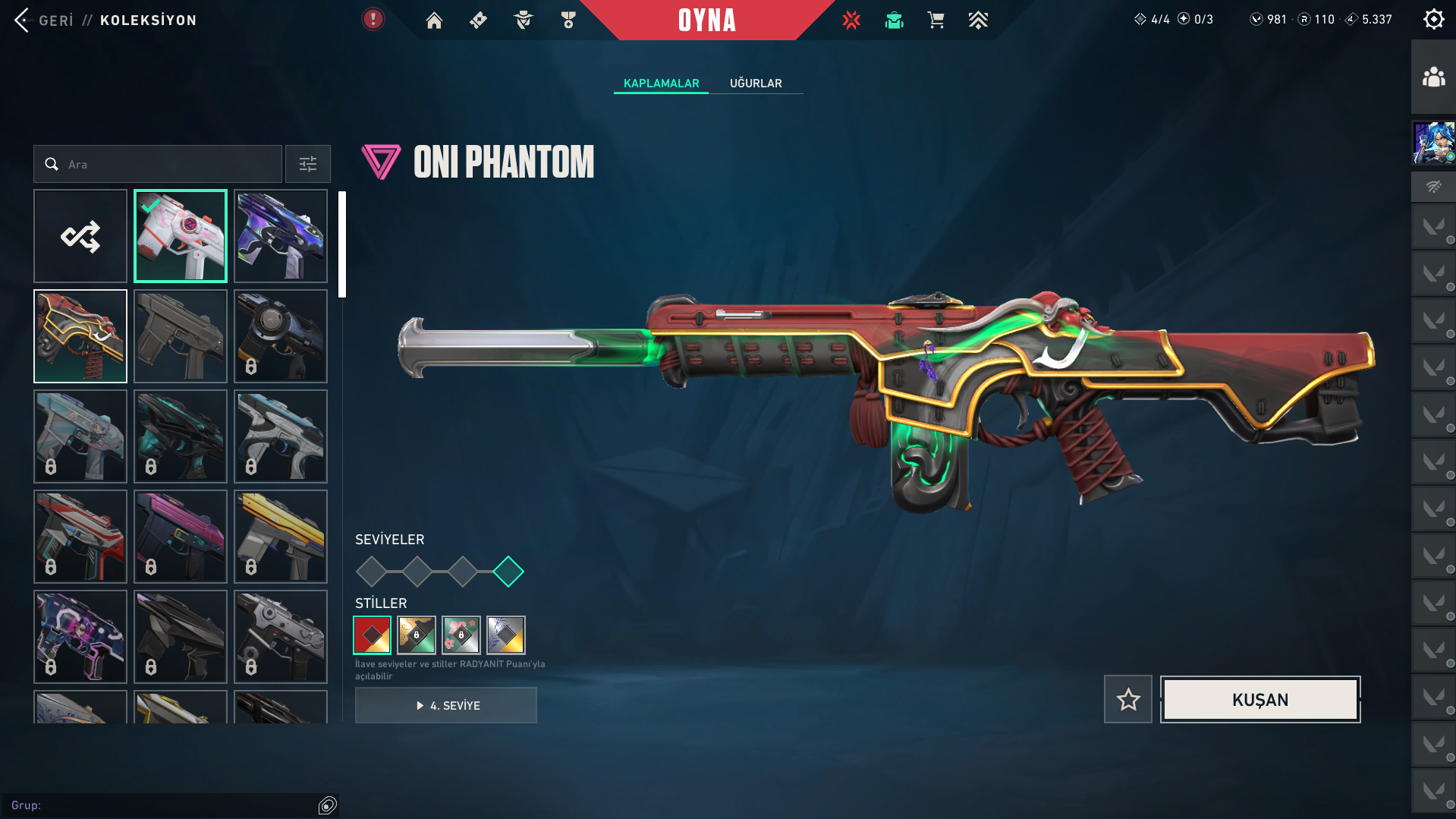Select the KAPLAMALAR tab
The image size is (1456, 819).
[661, 83]
